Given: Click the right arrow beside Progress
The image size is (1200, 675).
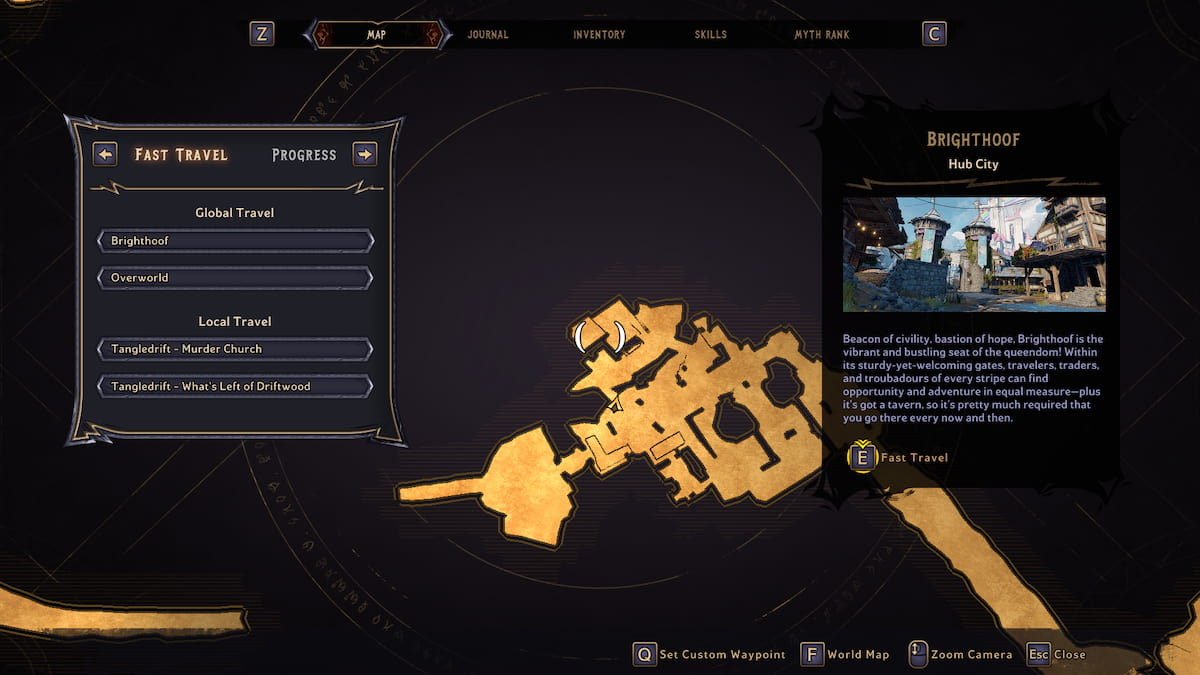Looking at the screenshot, I should point(365,154).
